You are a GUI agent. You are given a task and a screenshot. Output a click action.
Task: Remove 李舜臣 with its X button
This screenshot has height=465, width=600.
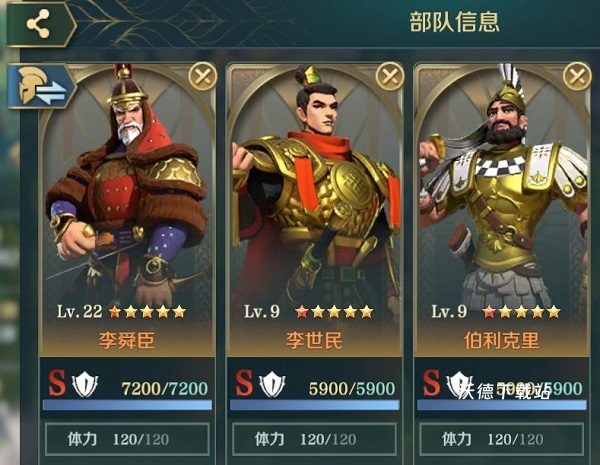[x=203, y=76]
